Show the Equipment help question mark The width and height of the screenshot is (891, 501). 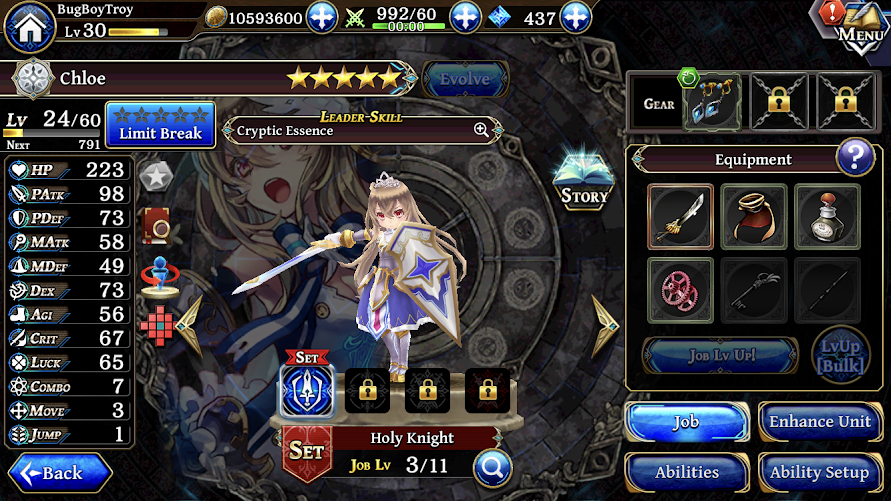[855, 157]
